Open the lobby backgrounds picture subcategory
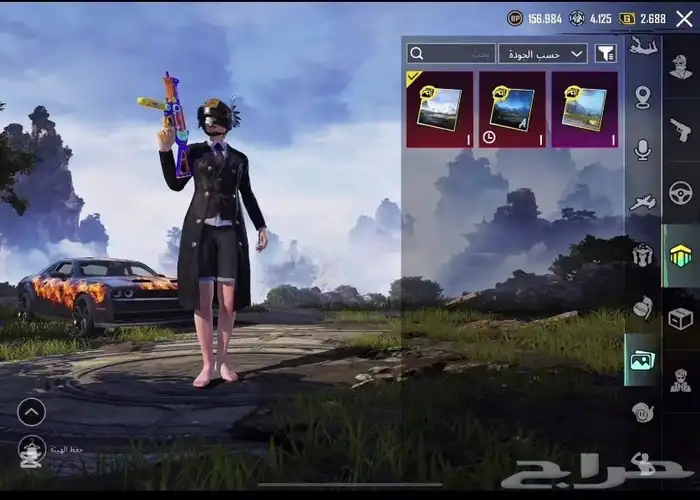Image resolution: width=700 pixels, height=500 pixels. (642, 361)
